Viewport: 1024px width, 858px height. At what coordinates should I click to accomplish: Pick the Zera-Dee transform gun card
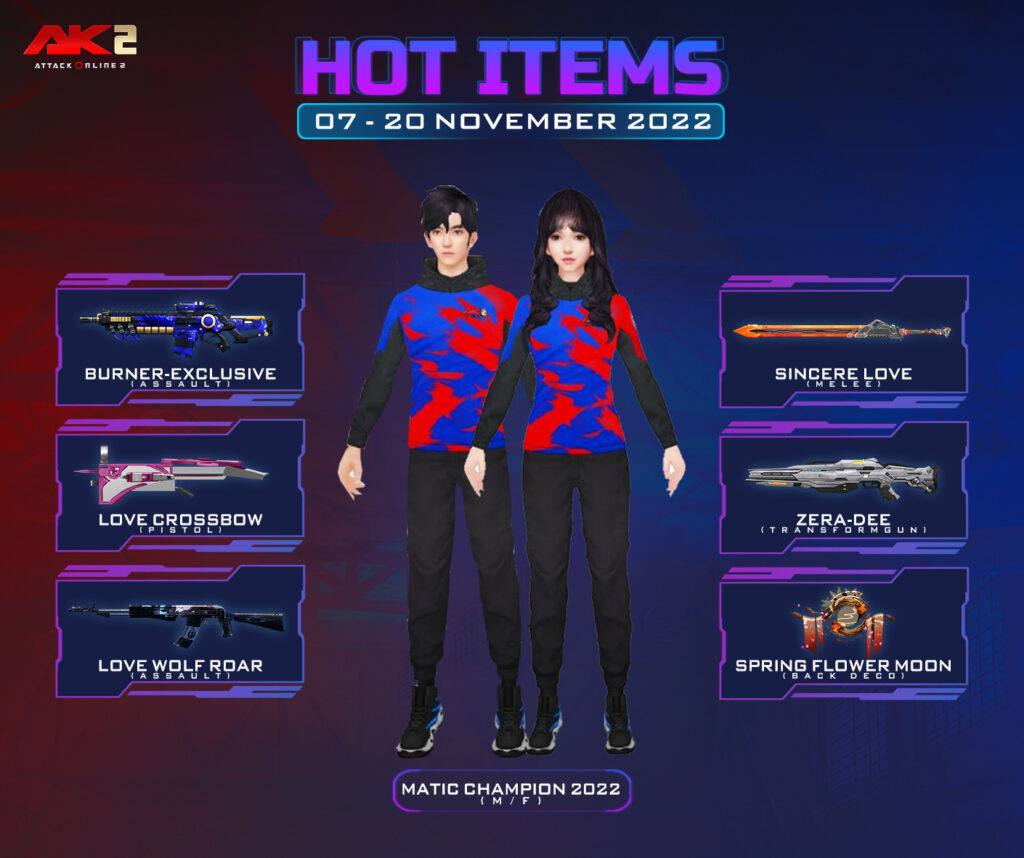(843, 487)
